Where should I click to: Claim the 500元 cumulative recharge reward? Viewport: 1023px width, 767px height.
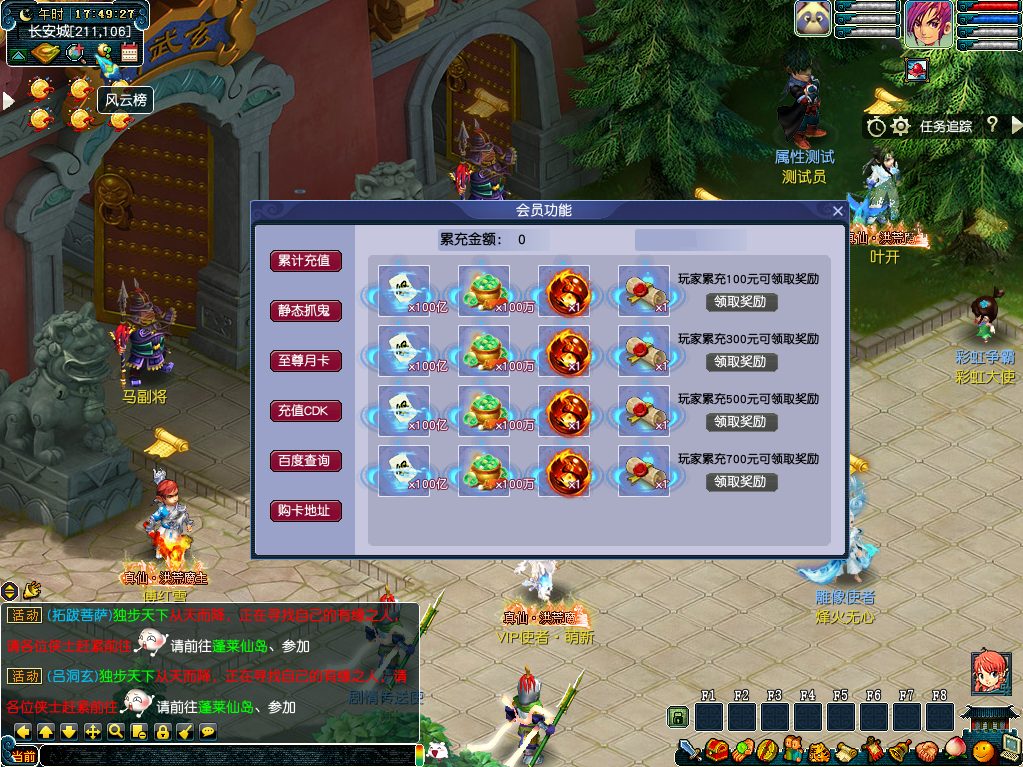click(741, 422)
